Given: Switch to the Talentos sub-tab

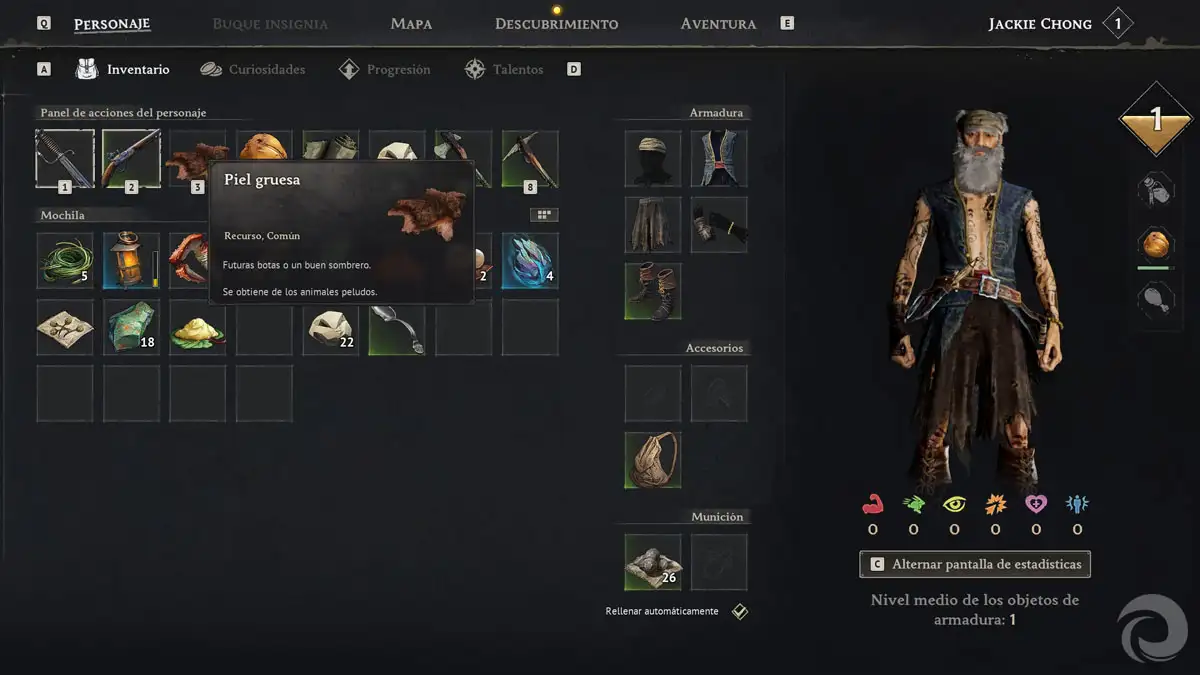Looking at the screenshot, I should [517, 70].
